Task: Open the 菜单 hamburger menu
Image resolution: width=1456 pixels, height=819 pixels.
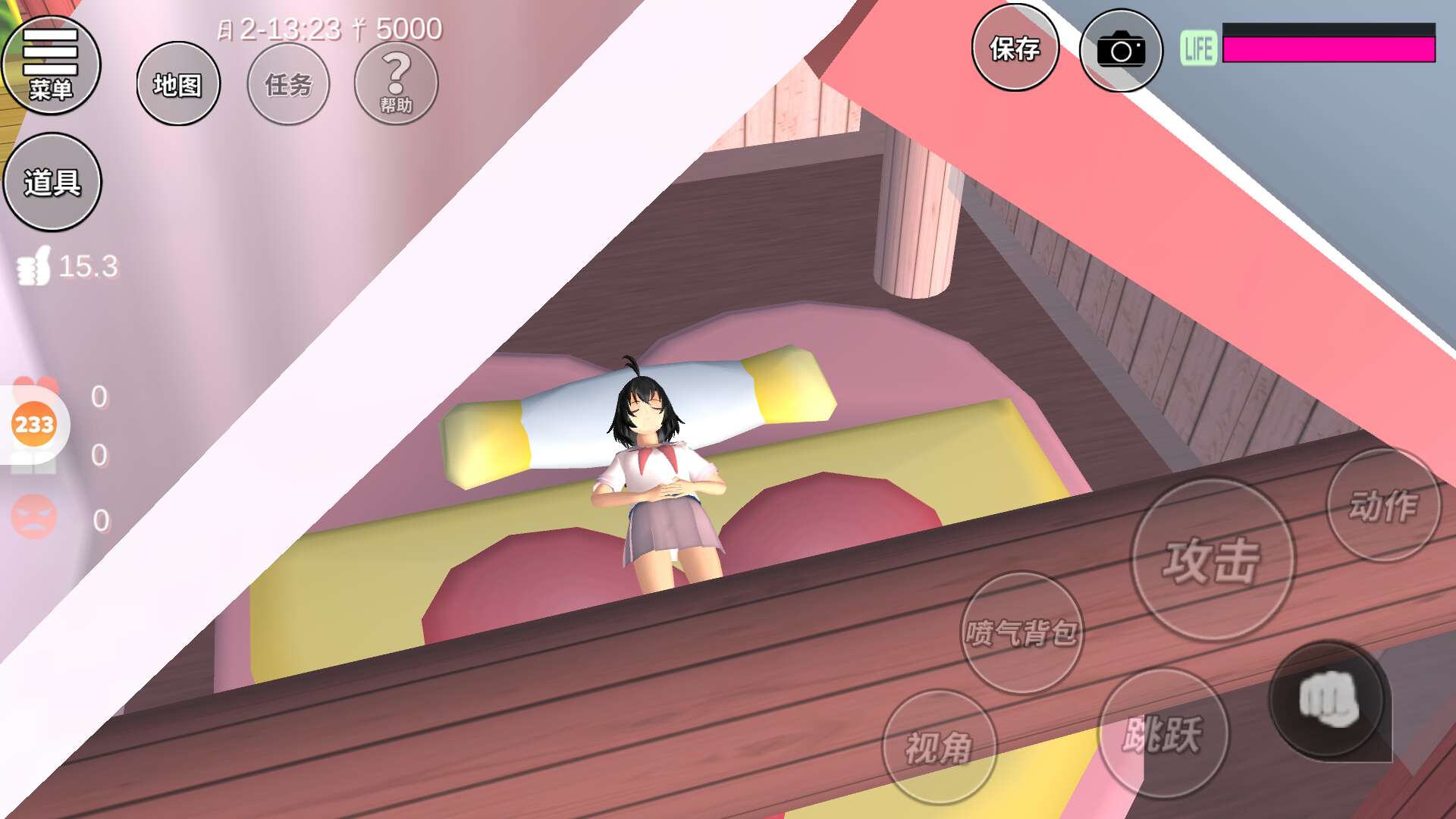Action: click(51, 65)
